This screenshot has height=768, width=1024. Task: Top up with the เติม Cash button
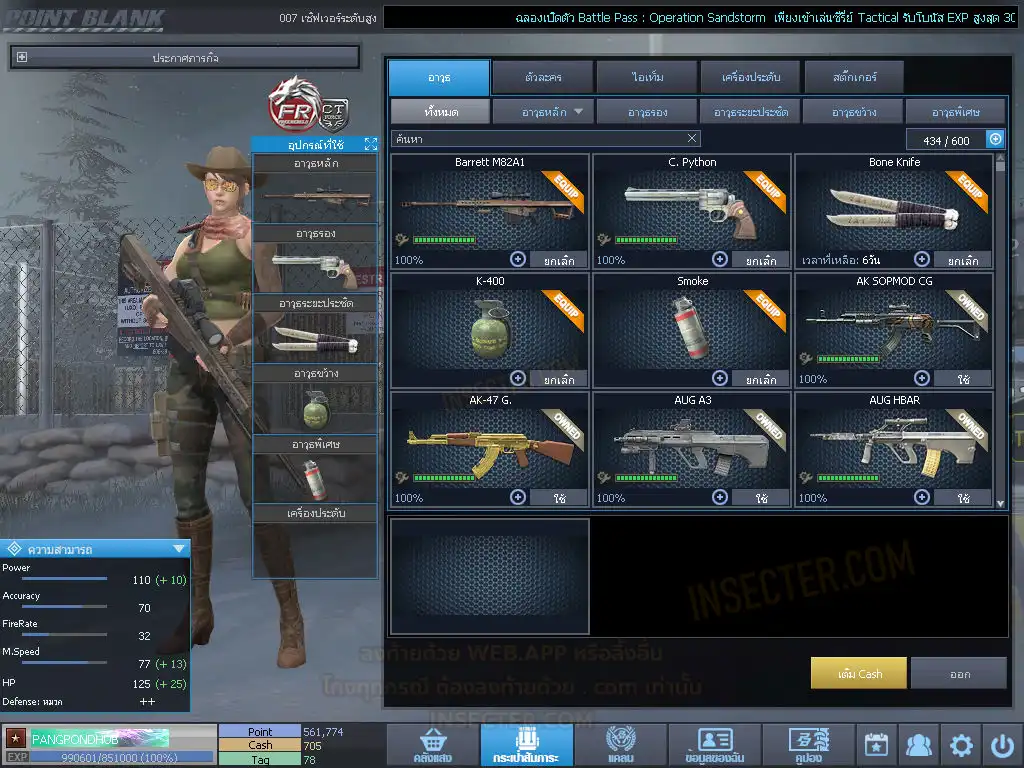tap(859, 673)
